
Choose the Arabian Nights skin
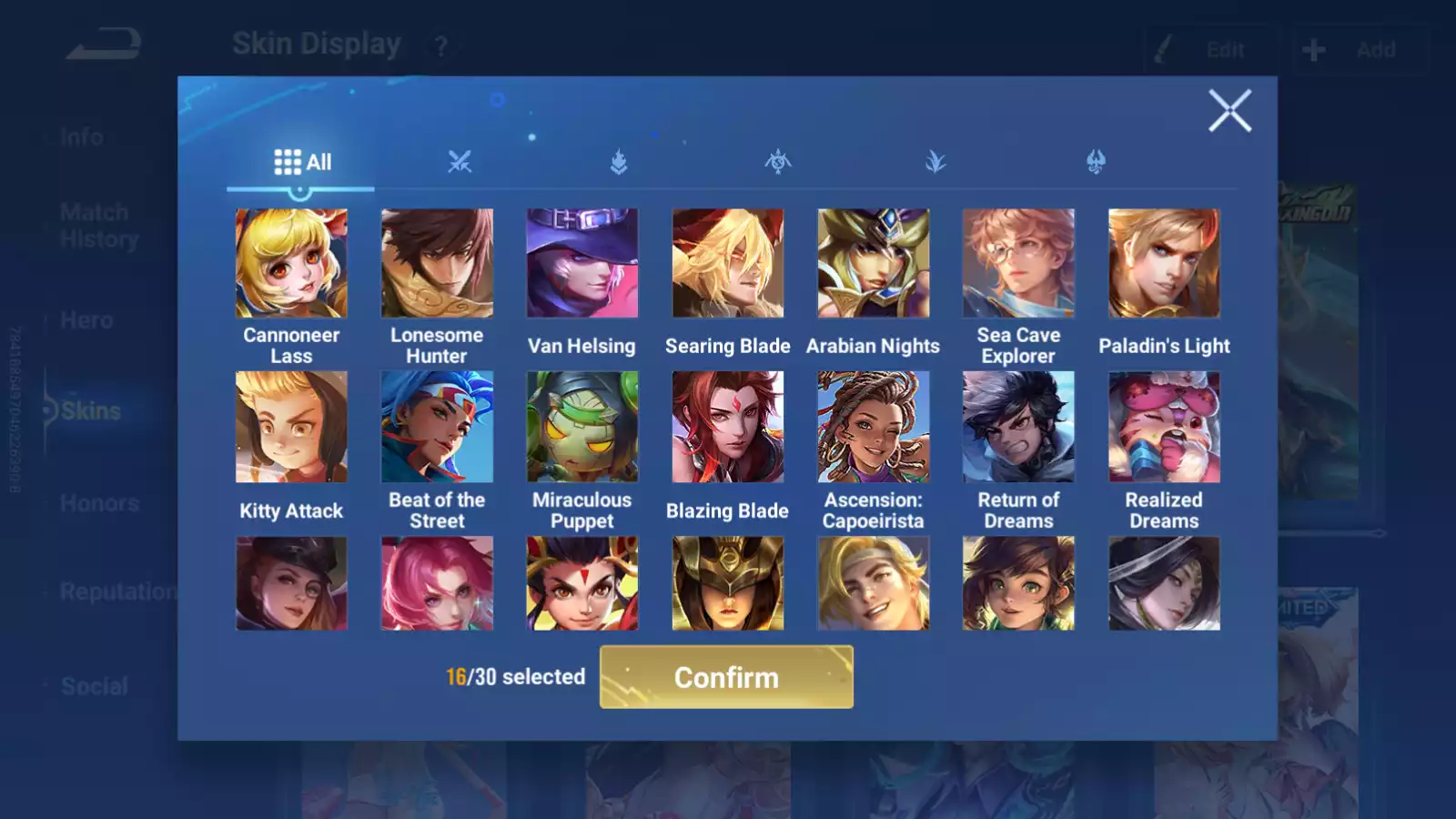(874, 264)
